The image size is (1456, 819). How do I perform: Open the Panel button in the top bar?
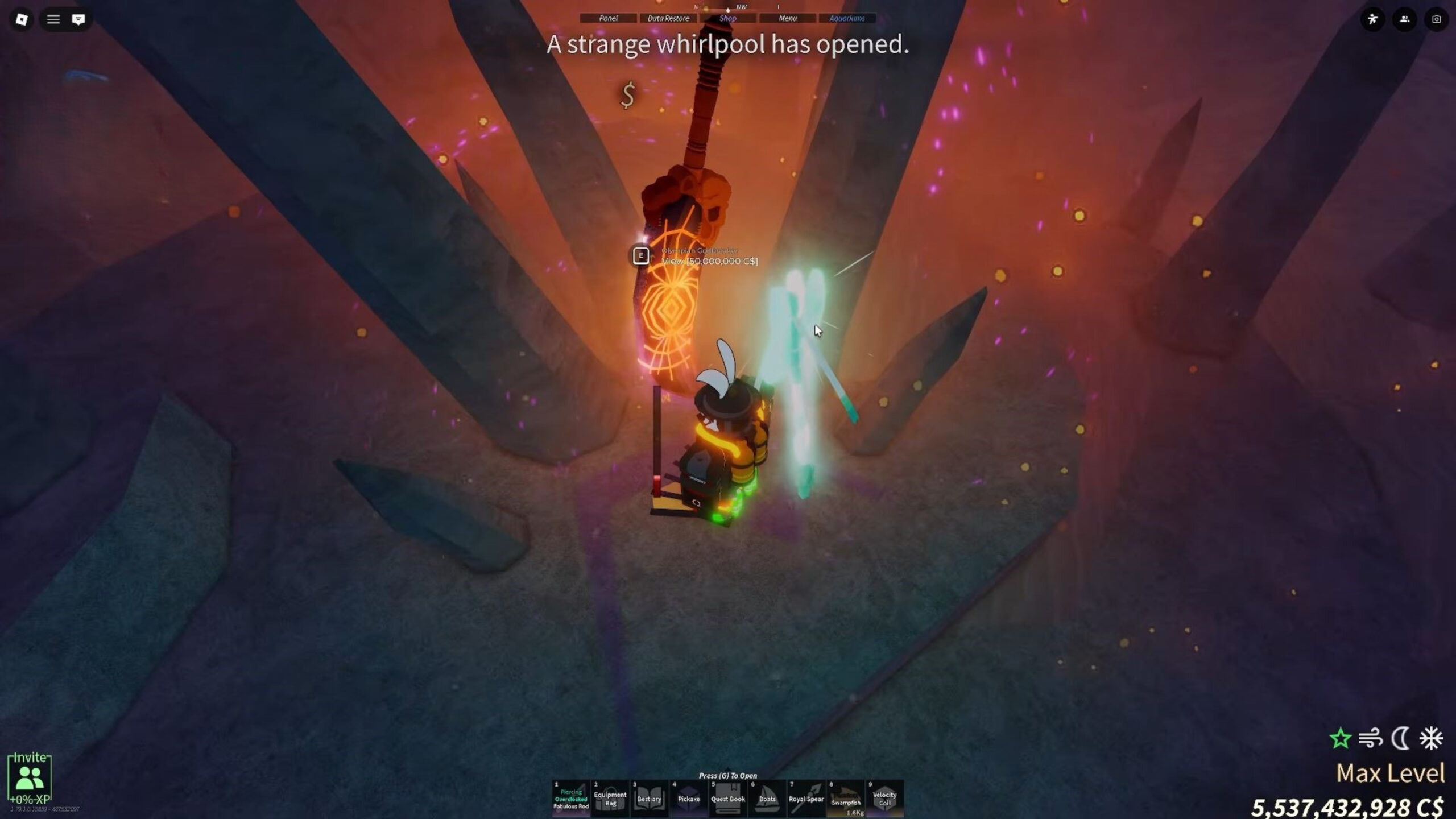(x=608, y=18)
